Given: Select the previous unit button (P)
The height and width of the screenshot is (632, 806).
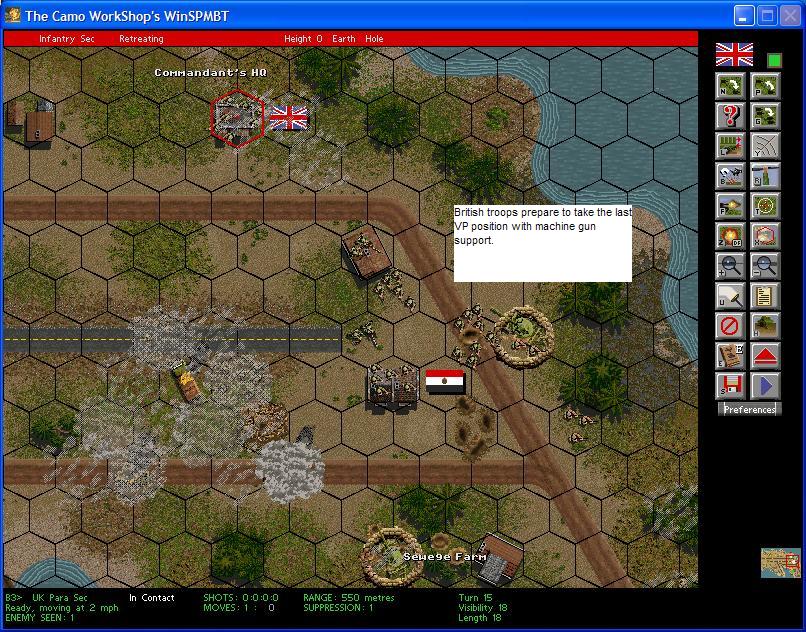Looking at the screenshot, I should (x=765, y=86).
